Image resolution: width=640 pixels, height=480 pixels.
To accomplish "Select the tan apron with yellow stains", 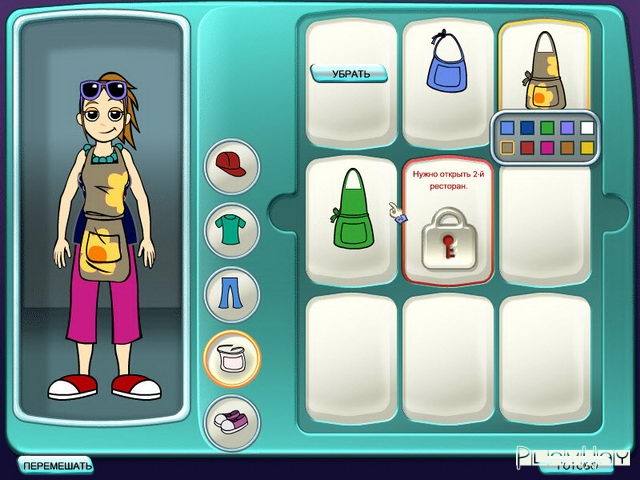I will (544, 68).
